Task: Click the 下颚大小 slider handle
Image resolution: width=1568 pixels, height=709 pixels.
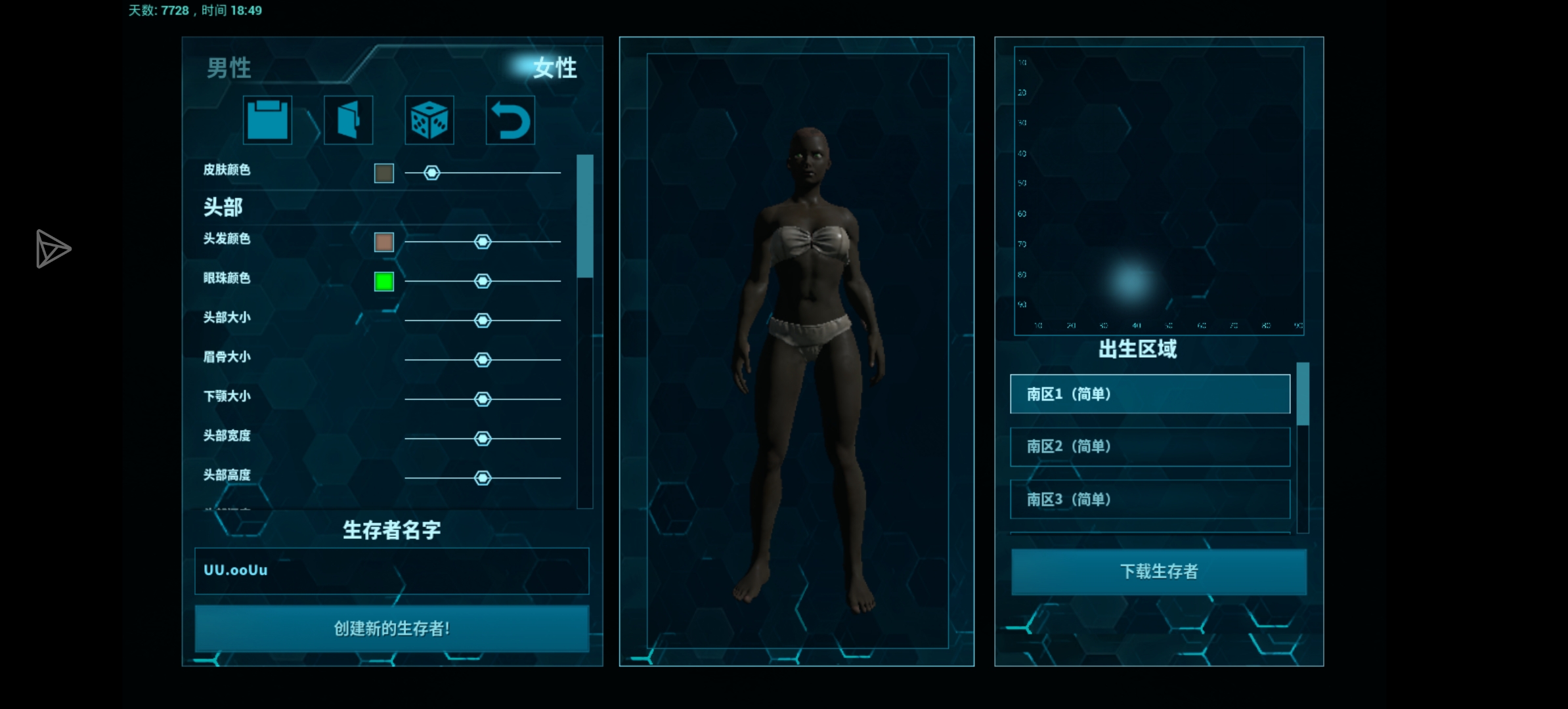Action: [483, 399]
